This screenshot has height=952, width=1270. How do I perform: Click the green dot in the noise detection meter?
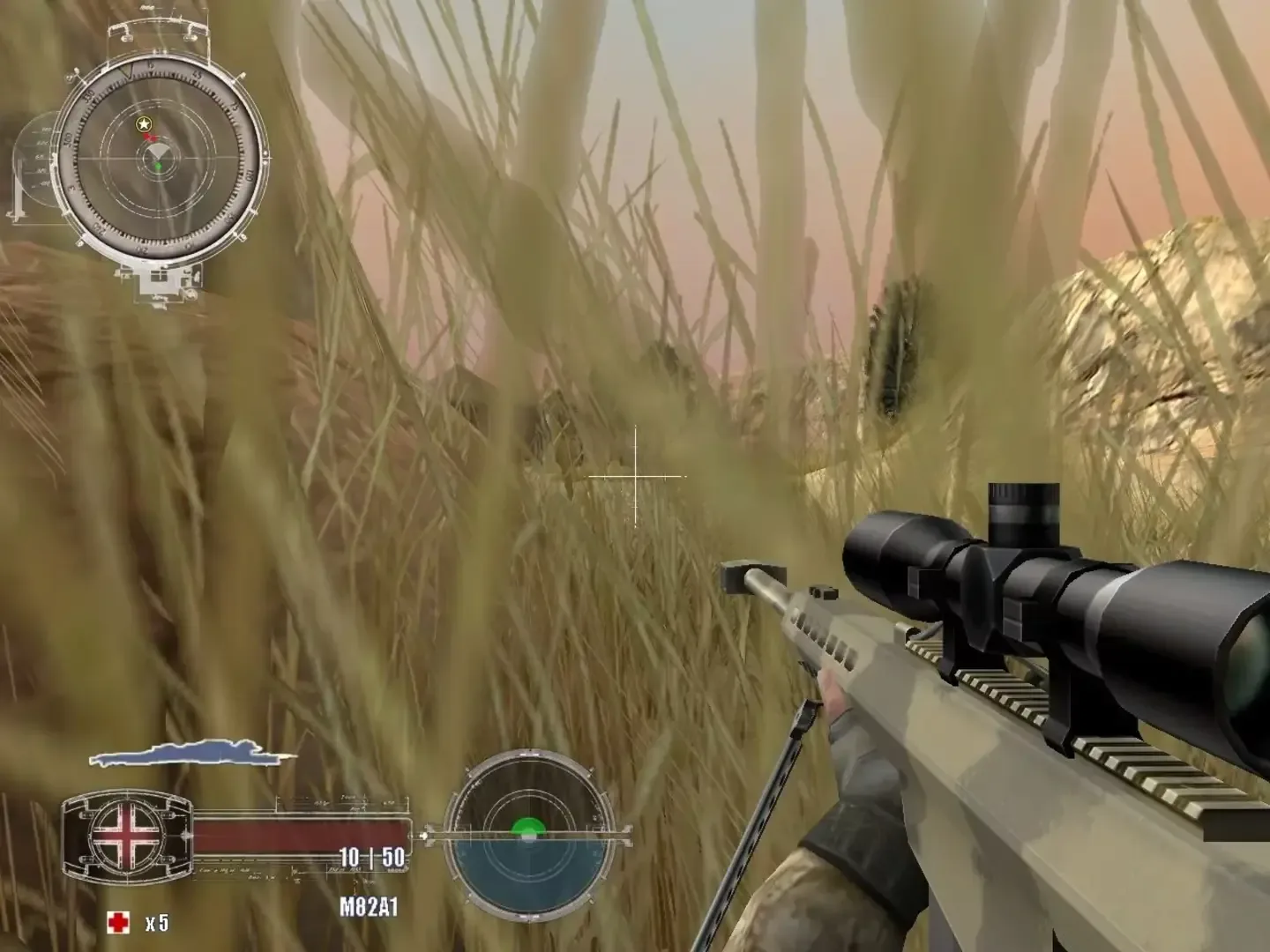pyautogui.click(x=527, y=827)
